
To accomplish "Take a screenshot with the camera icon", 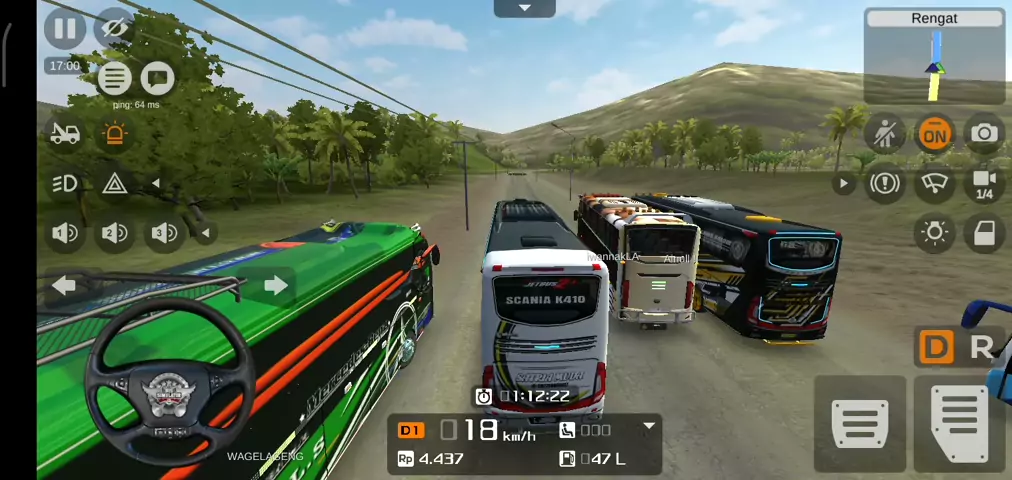I will click(x=984, y=133).
